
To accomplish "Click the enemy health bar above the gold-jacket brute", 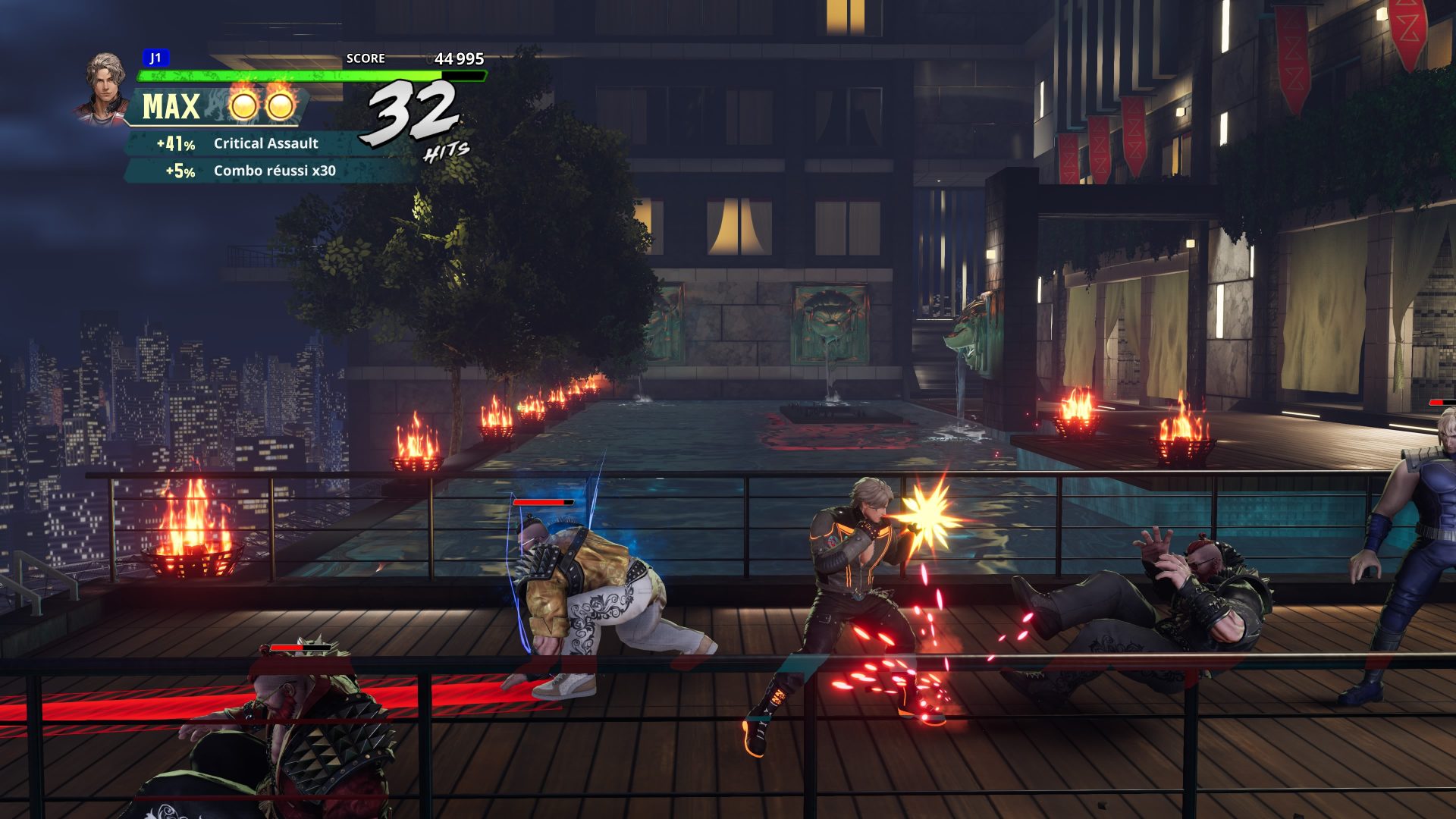I will (542, 502).
